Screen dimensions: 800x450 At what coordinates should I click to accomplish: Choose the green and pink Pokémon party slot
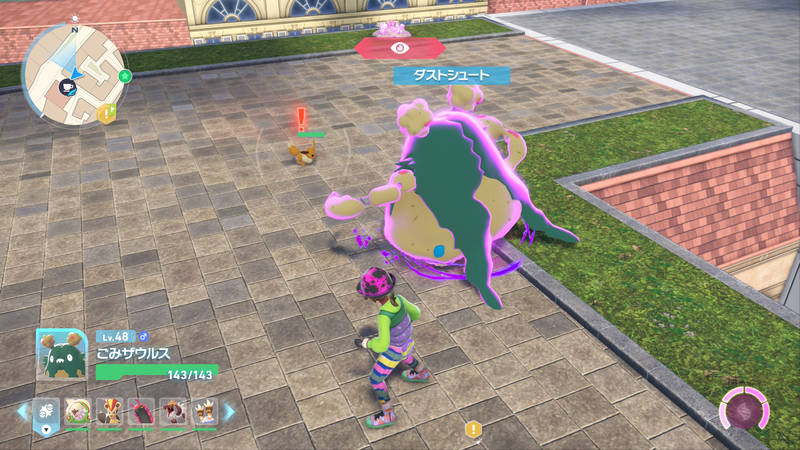click(x=79, y=410)
